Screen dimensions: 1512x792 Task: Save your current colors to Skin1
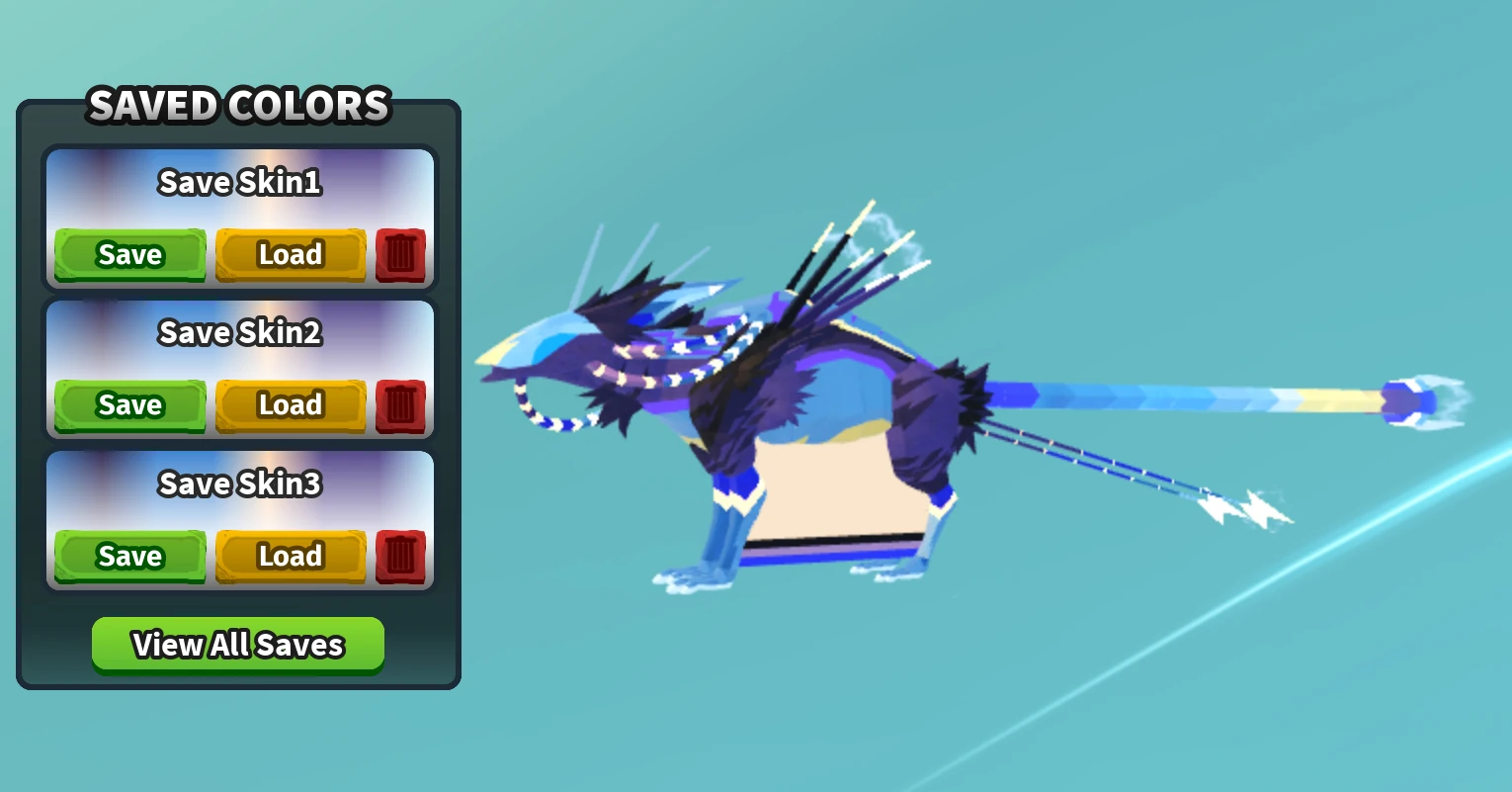[129, 254]
